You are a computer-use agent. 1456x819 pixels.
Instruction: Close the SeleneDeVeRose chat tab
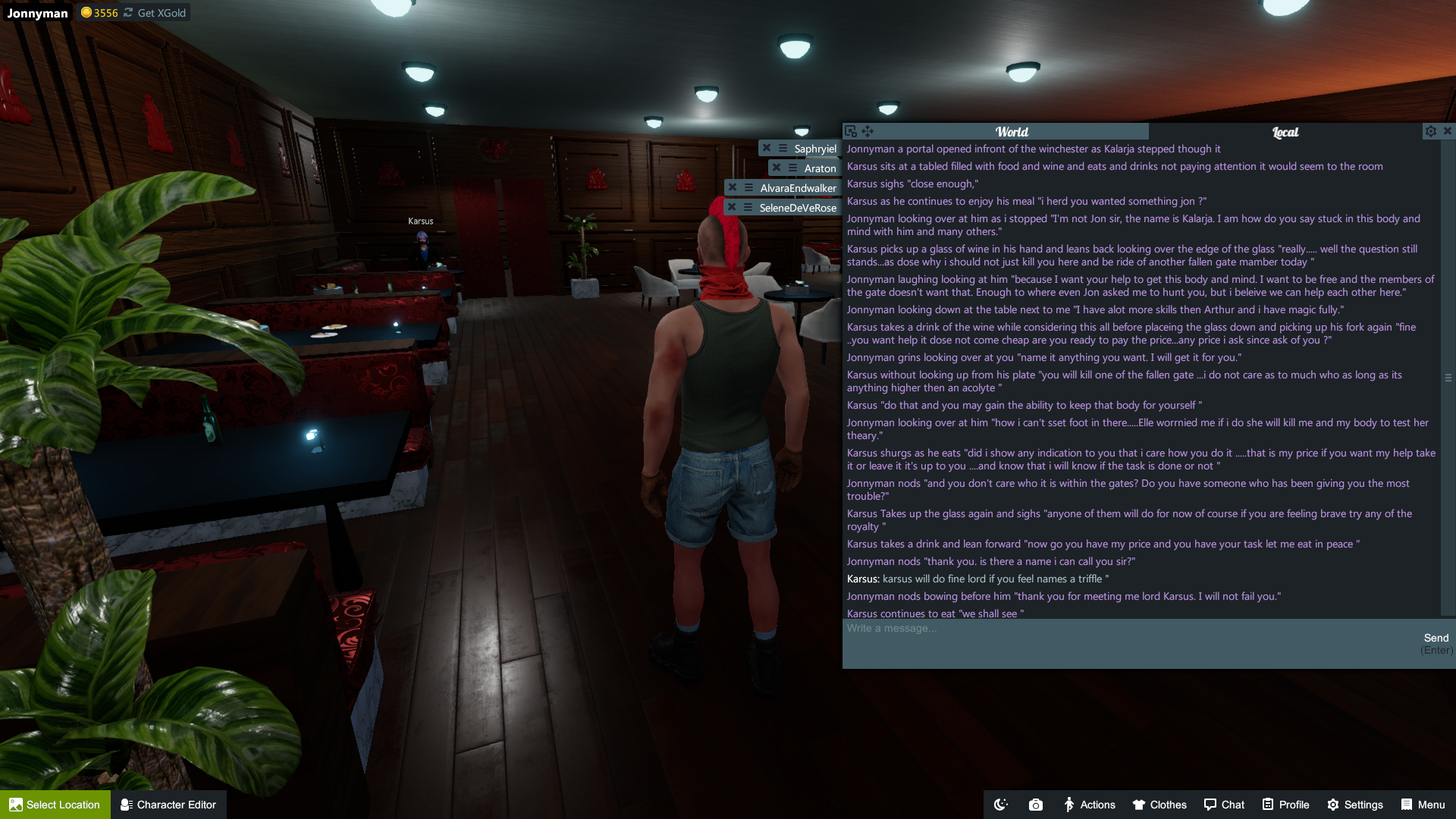[732, 207]
